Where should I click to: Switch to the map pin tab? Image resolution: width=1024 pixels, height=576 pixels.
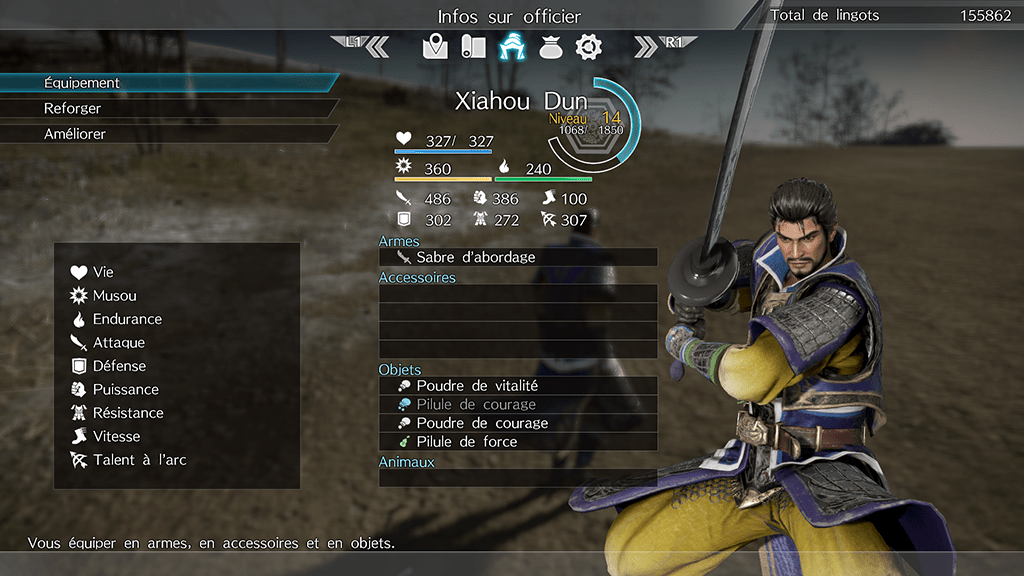click(435, 46)
